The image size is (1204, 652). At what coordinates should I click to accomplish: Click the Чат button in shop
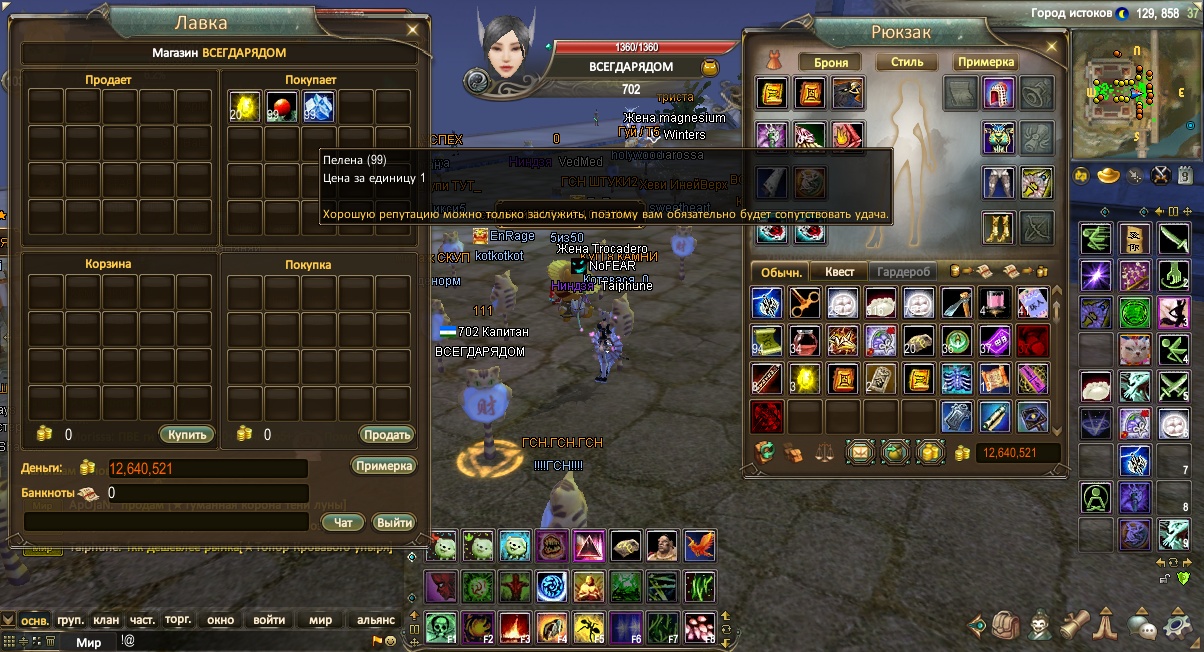pos(343,522)
